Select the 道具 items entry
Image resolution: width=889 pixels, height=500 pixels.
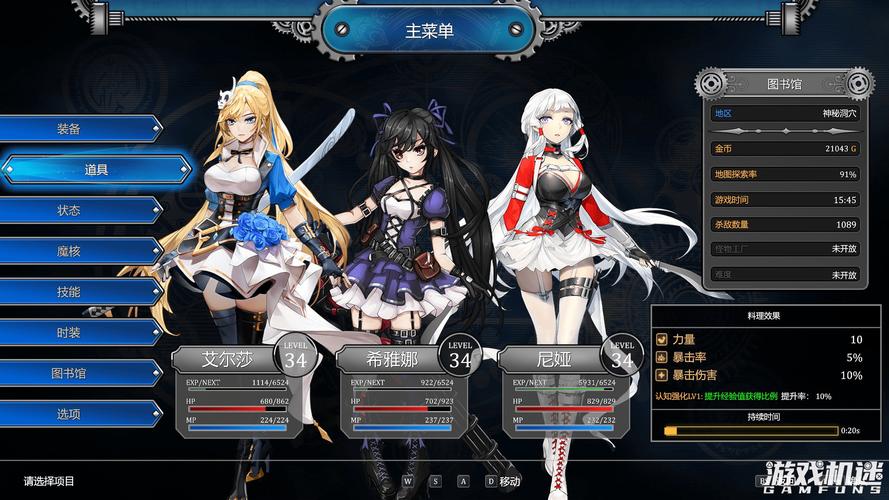tap(95, 170)
